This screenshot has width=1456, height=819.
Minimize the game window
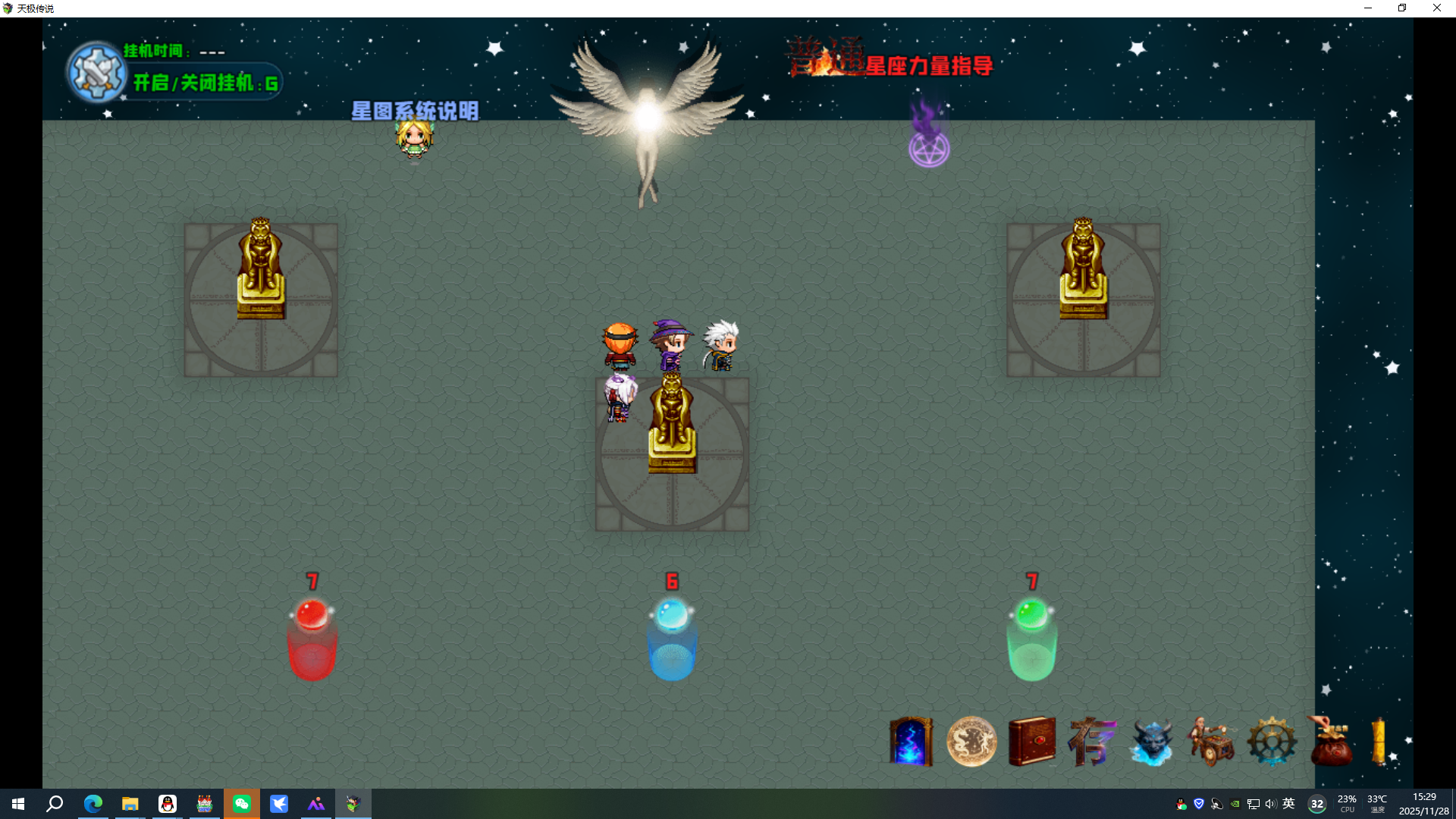click(1368, 8)
